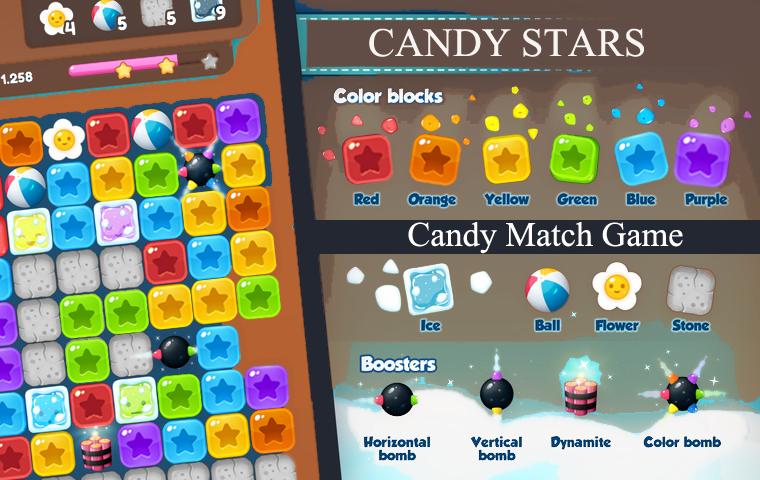Choose the block labeled Orange in Color blocks
Viewport: 760px width, 480px height.
coord(435,159)
